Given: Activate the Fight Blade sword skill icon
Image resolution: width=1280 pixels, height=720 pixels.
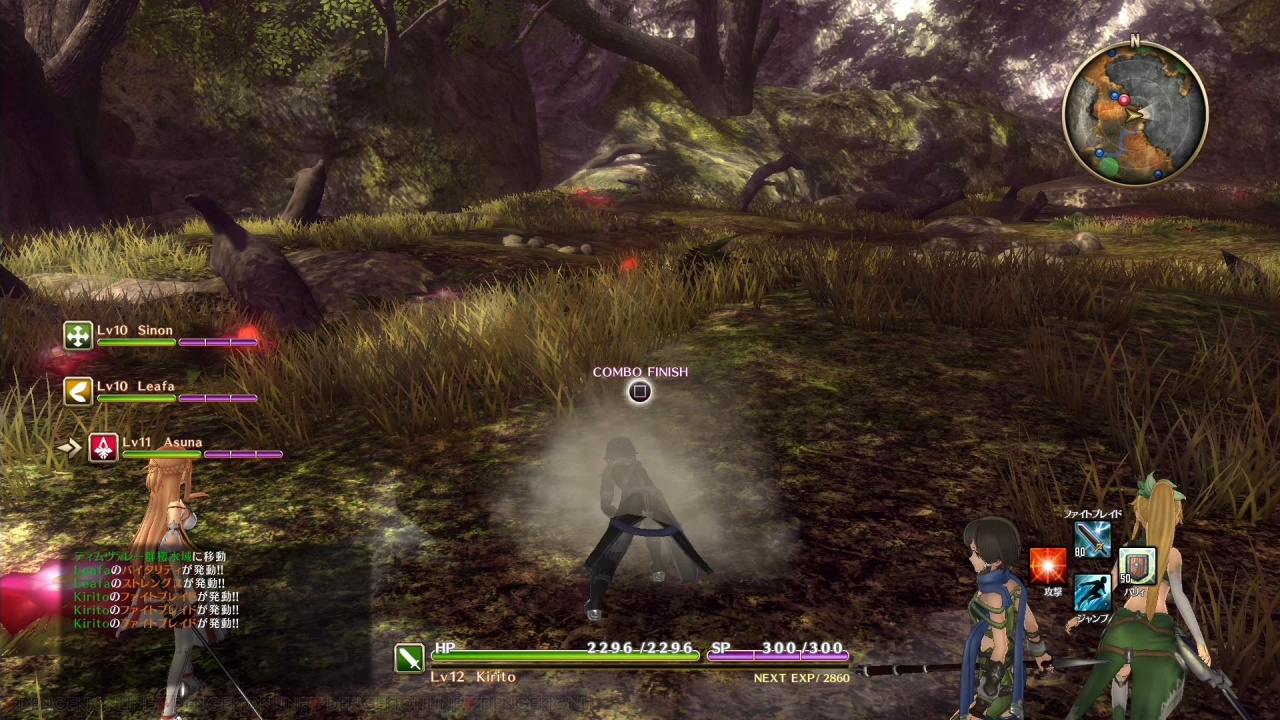Looking at the screenshot, I should pyautogui.click(x=1093, y=540).
